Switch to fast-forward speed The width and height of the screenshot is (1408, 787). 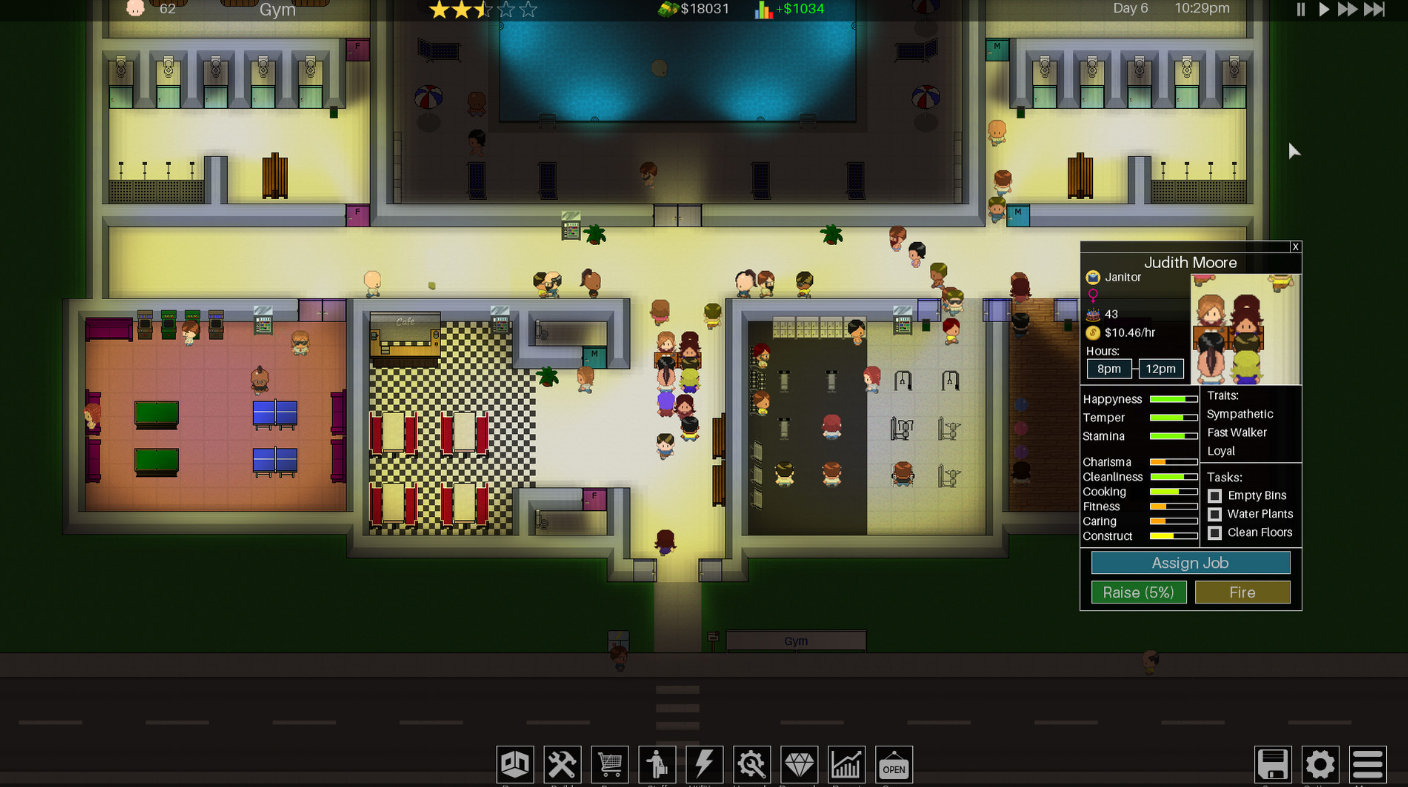(1347, 10)
